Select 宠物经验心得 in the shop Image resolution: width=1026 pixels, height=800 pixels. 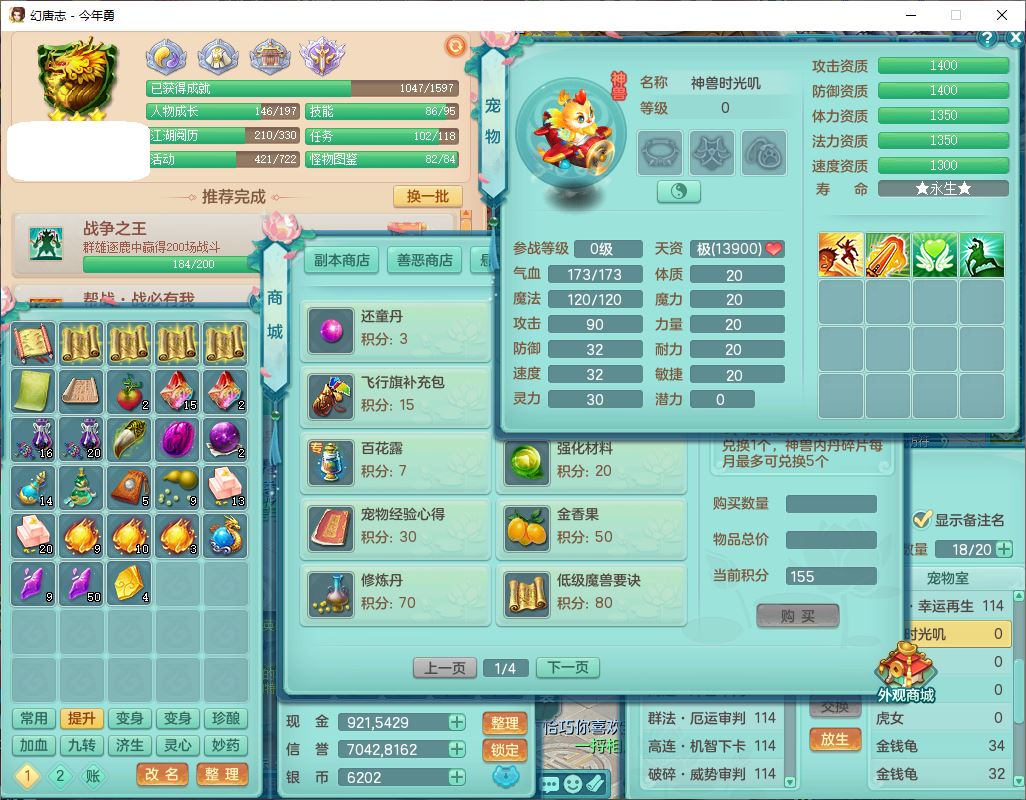(395, 526)
